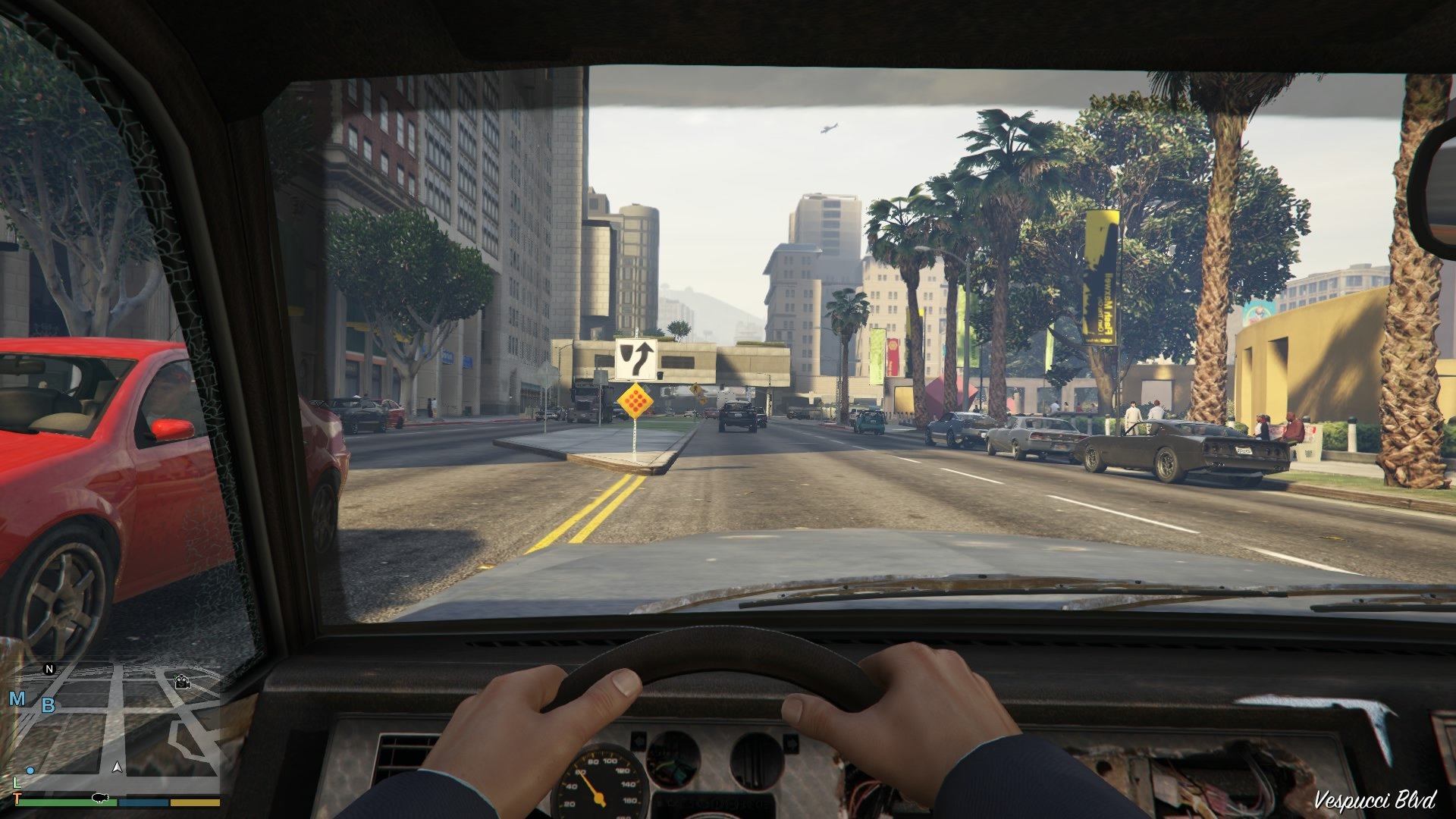Screen dimensions: 1456x819
Task: Select the green L blip on the minimap
Action: 17,783
